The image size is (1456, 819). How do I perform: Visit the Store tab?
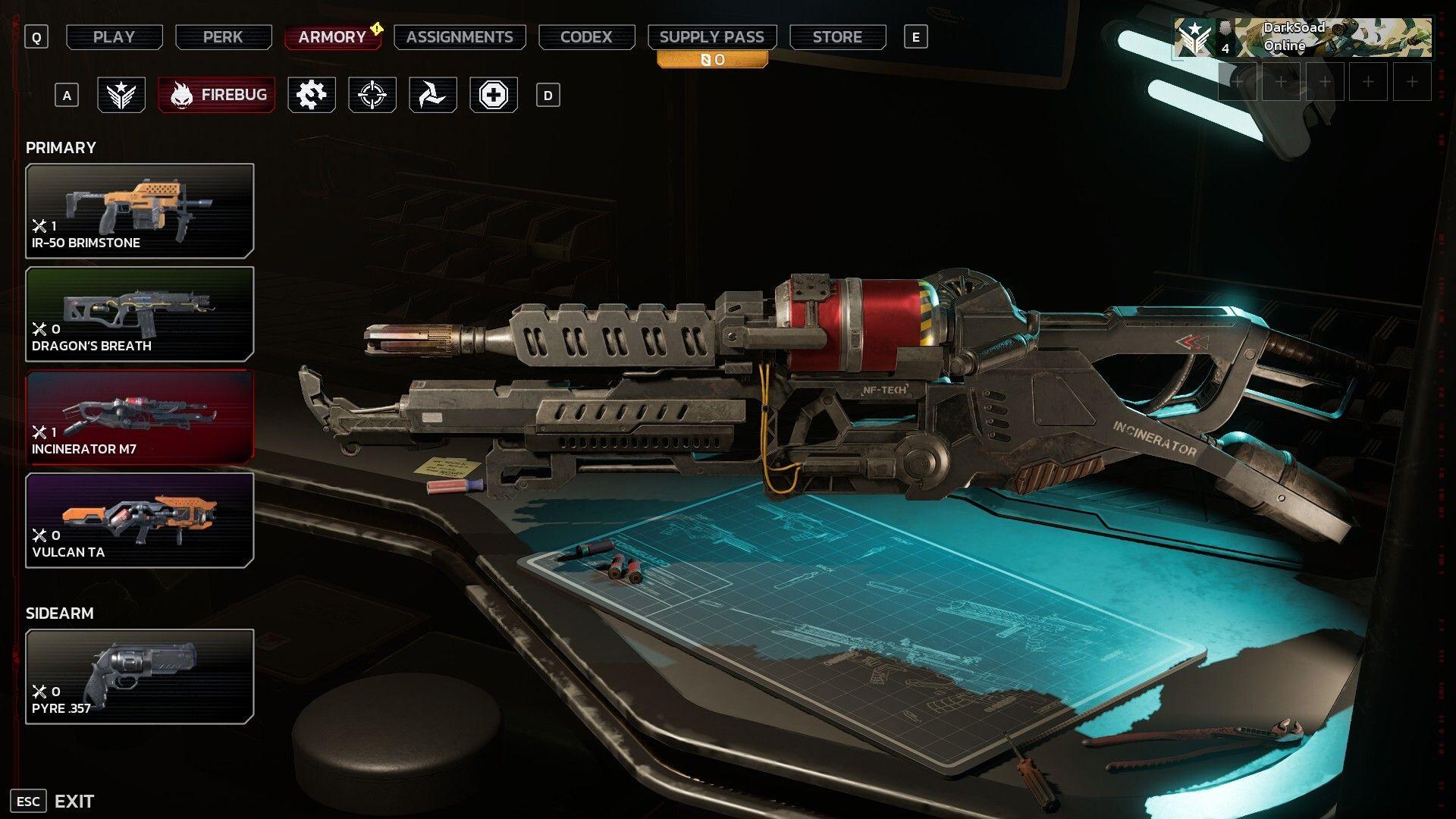837,37
